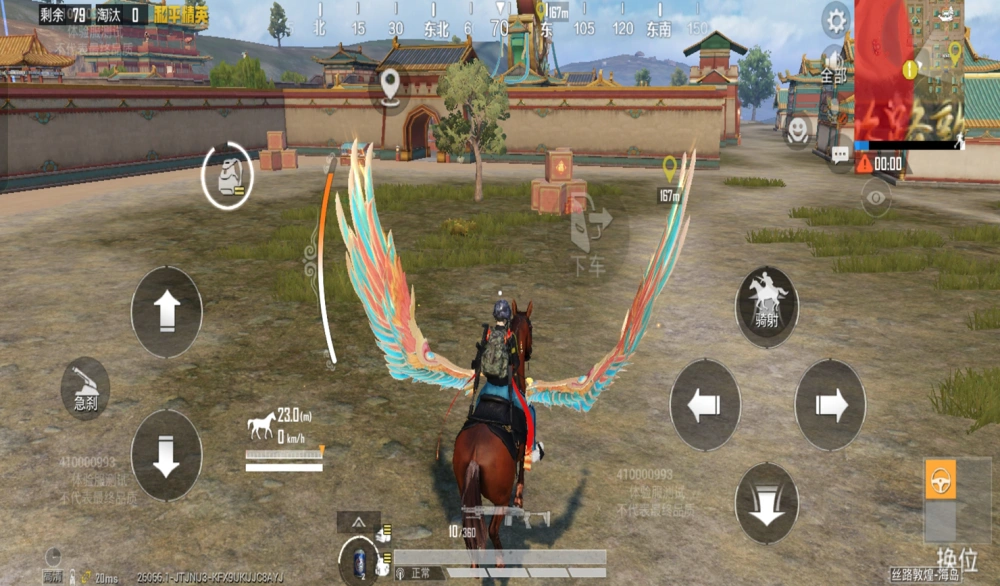Tap the descend arrow below steering buttons
Image resolution: width=1000 pixels, height=586 pixels.
[767, 503]
